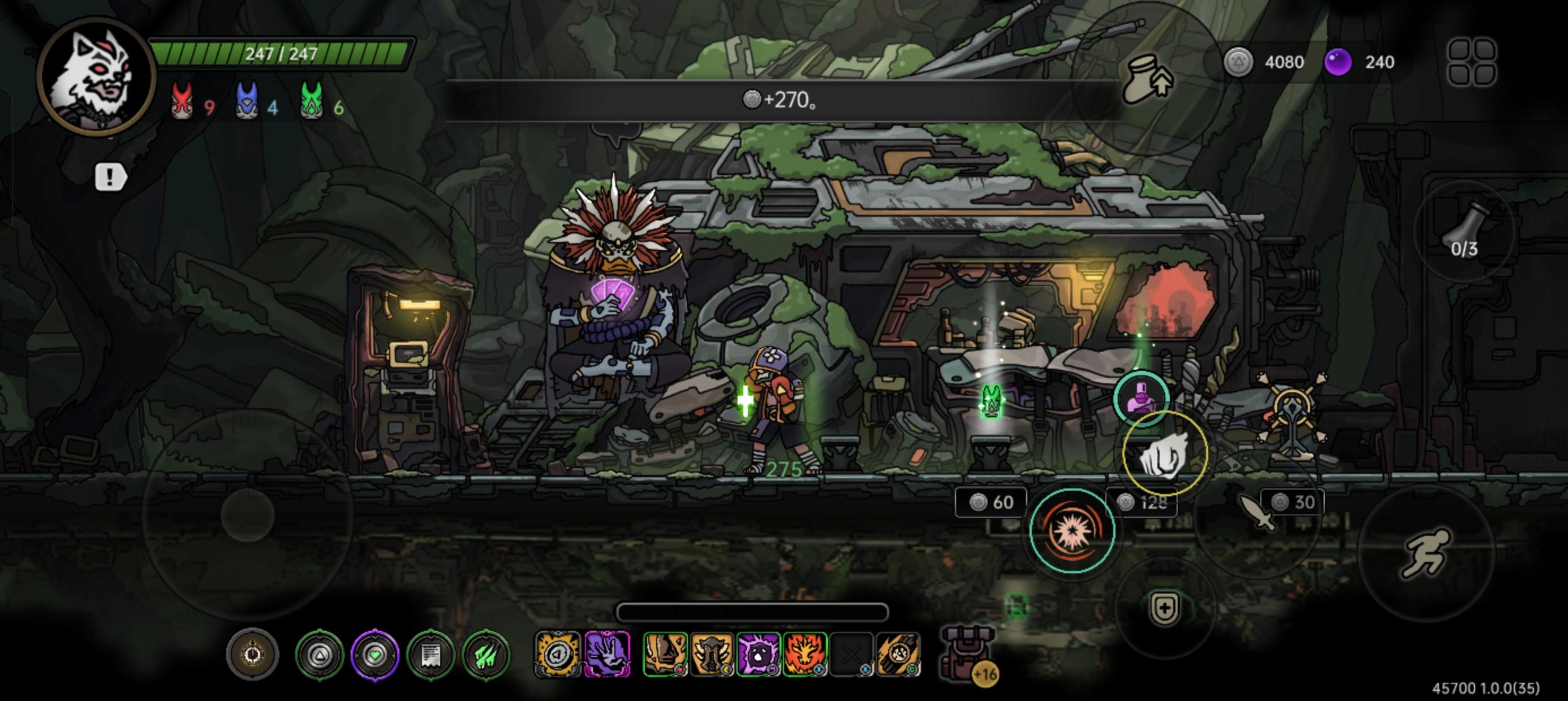This screenshot has height=701, width=1568.
Task: Open the four-square menu button
Action: (1472, 62)
